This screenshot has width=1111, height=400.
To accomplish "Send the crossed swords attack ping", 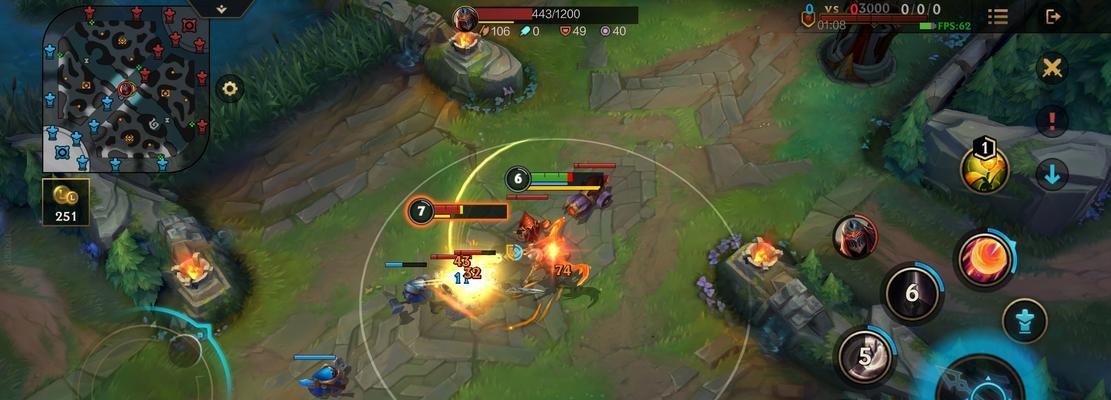I will 1051,69.
